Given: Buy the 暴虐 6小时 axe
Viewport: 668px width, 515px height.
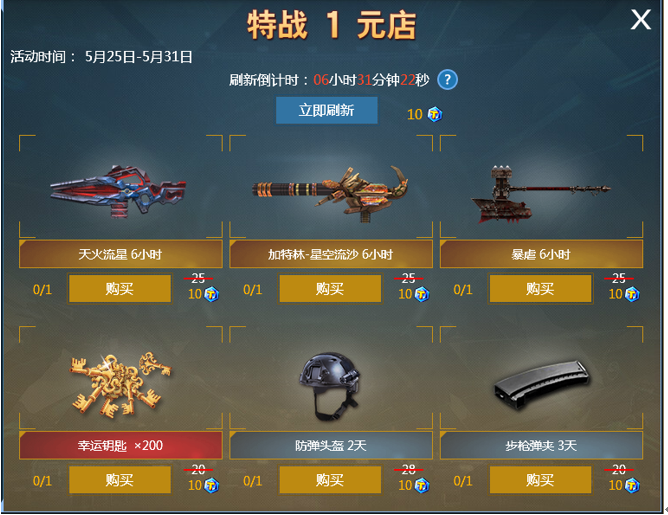Looking at the screenshot, I should pyautogui.click(x=540, y=289).
